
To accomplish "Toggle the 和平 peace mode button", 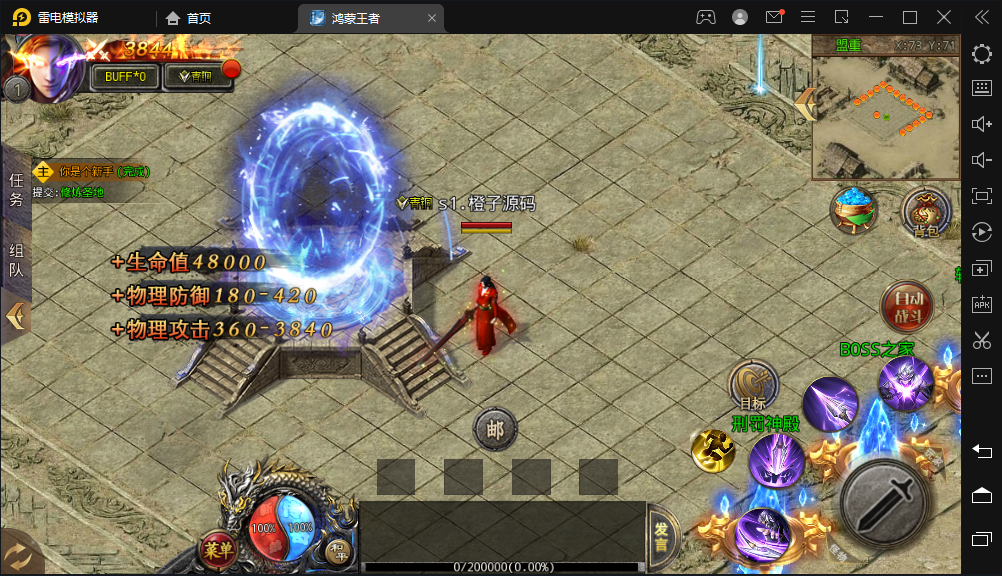I will click(338, 549).
